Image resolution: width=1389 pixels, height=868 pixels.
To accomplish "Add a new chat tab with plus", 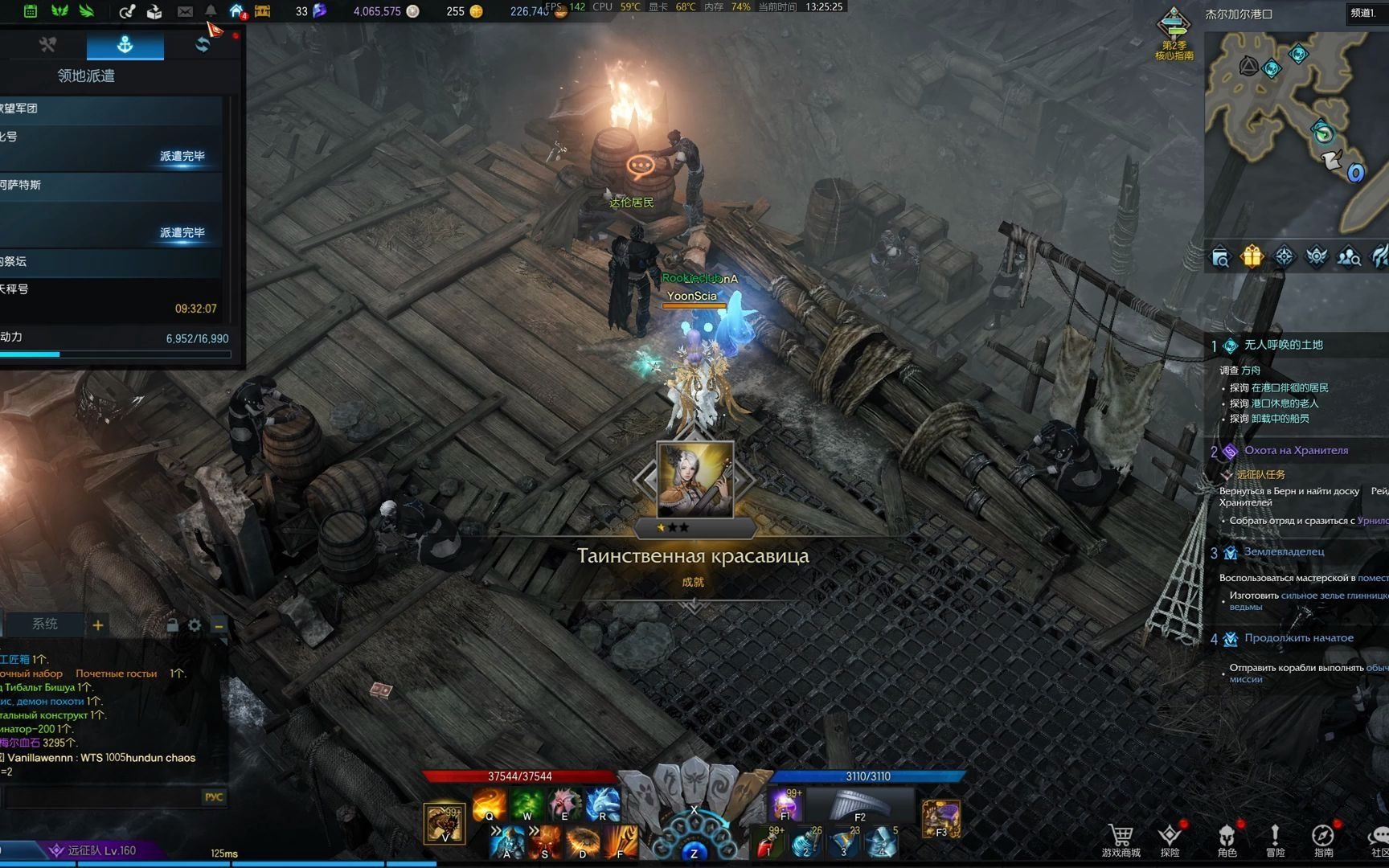I will (98, 625).
